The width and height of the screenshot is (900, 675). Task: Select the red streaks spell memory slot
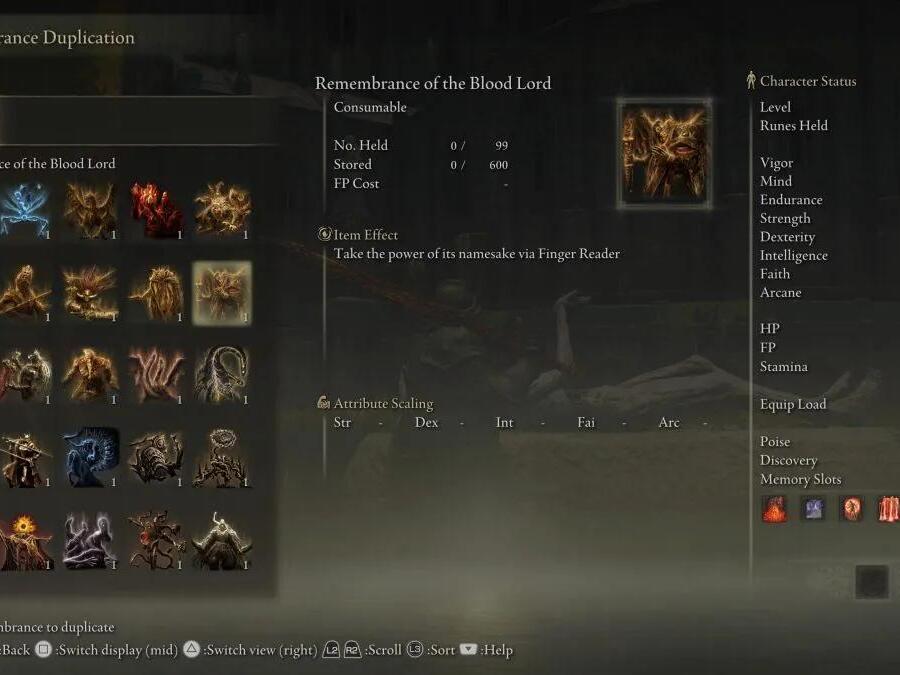tap(888, 509)
